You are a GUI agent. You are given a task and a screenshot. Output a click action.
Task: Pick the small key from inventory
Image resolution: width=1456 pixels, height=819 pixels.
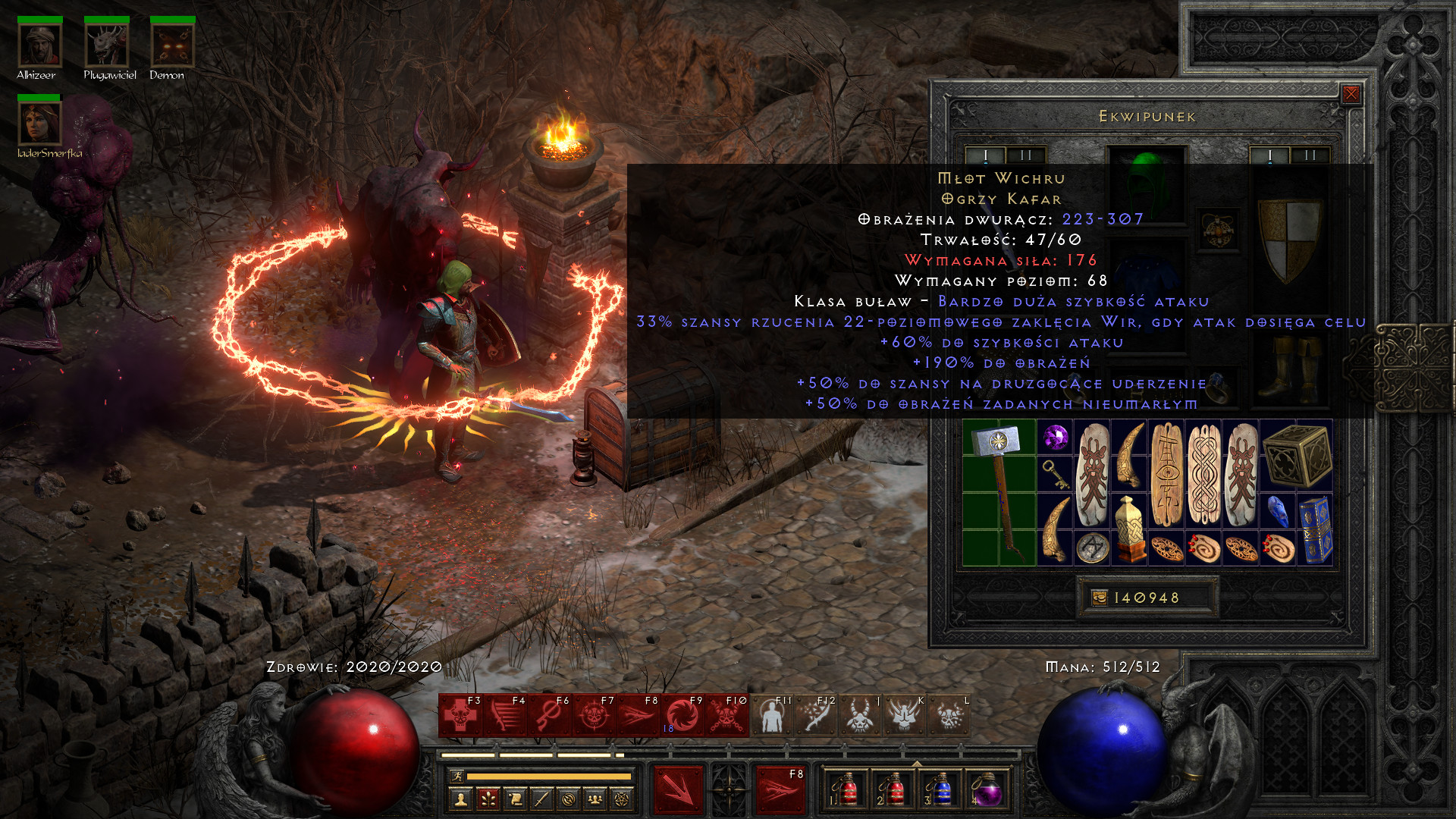click(x=1055, y=474)
